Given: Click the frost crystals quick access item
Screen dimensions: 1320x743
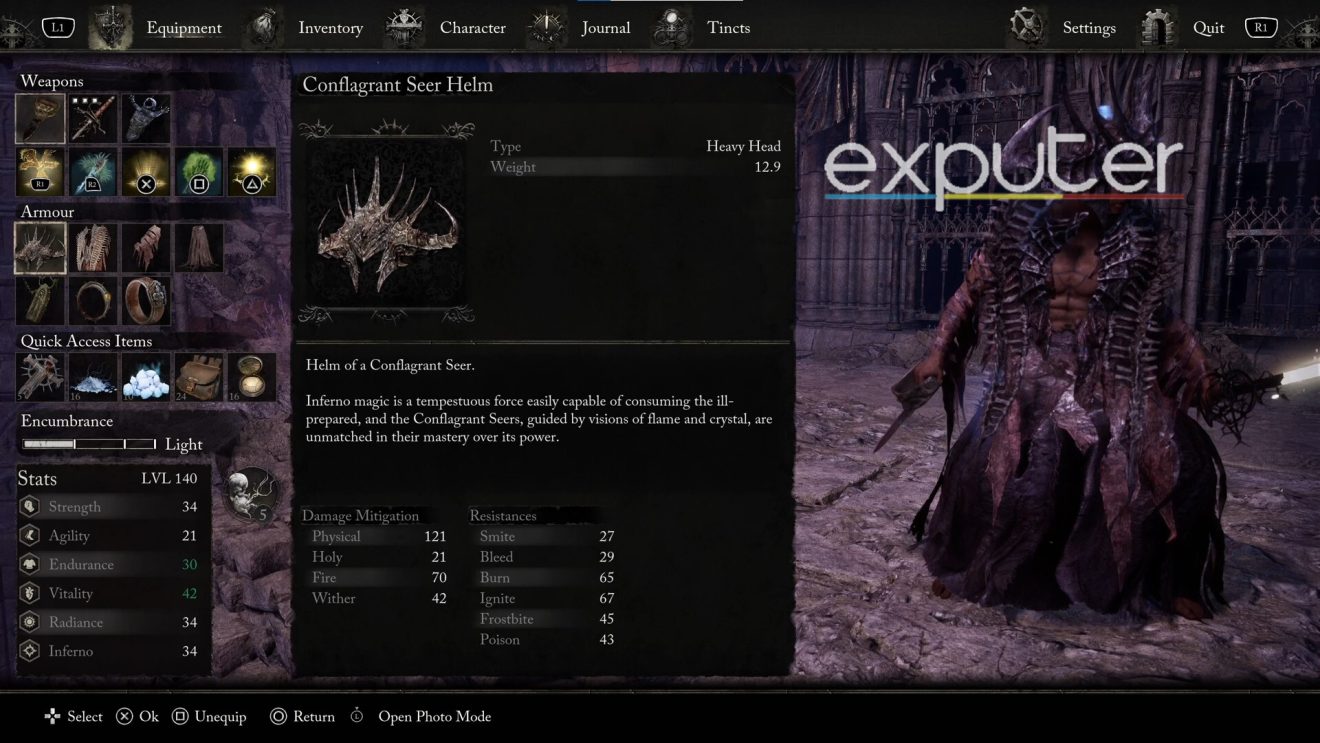Looking at the screenshot, I should point(146,377).
